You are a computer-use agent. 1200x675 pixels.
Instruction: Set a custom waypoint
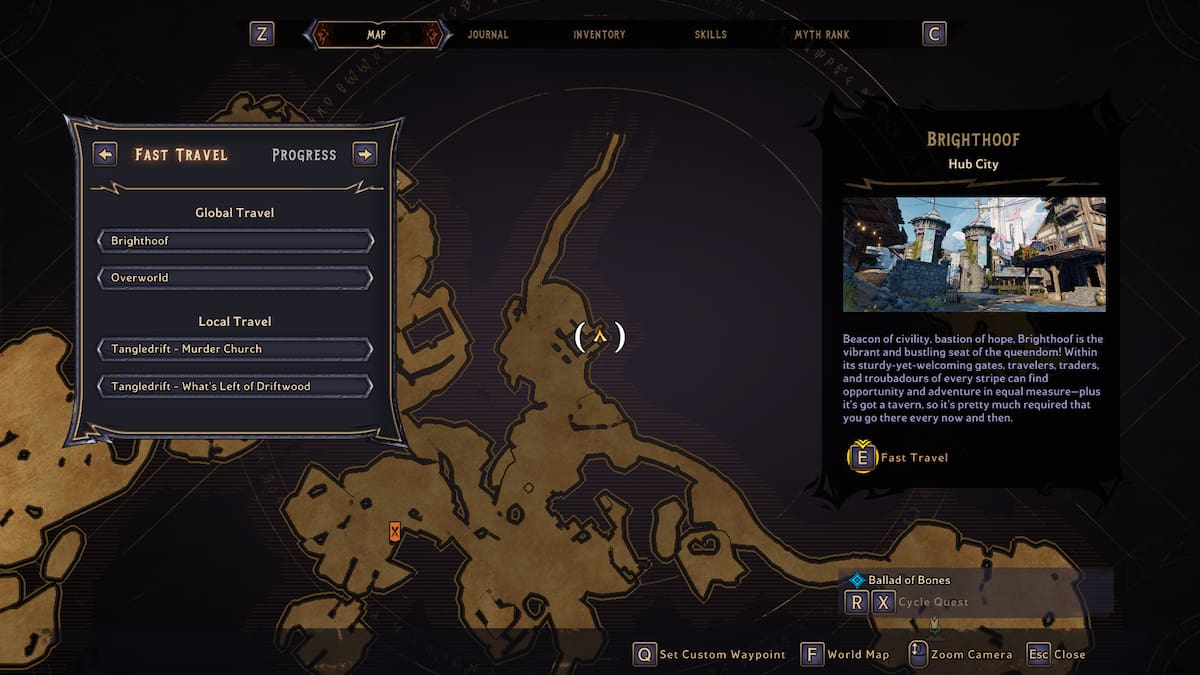click(710, 655)
